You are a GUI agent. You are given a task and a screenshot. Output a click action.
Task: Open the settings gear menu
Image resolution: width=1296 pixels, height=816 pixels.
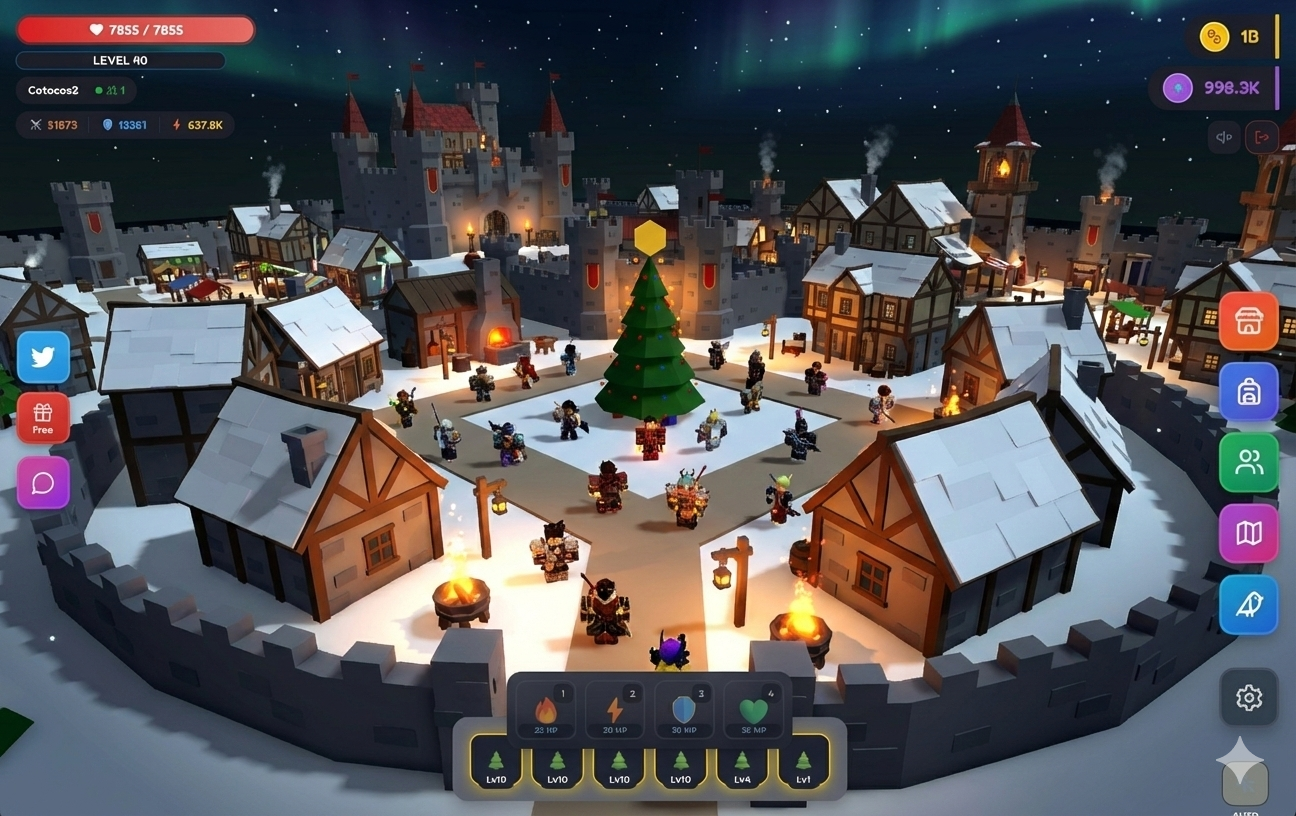[1248, 697]
